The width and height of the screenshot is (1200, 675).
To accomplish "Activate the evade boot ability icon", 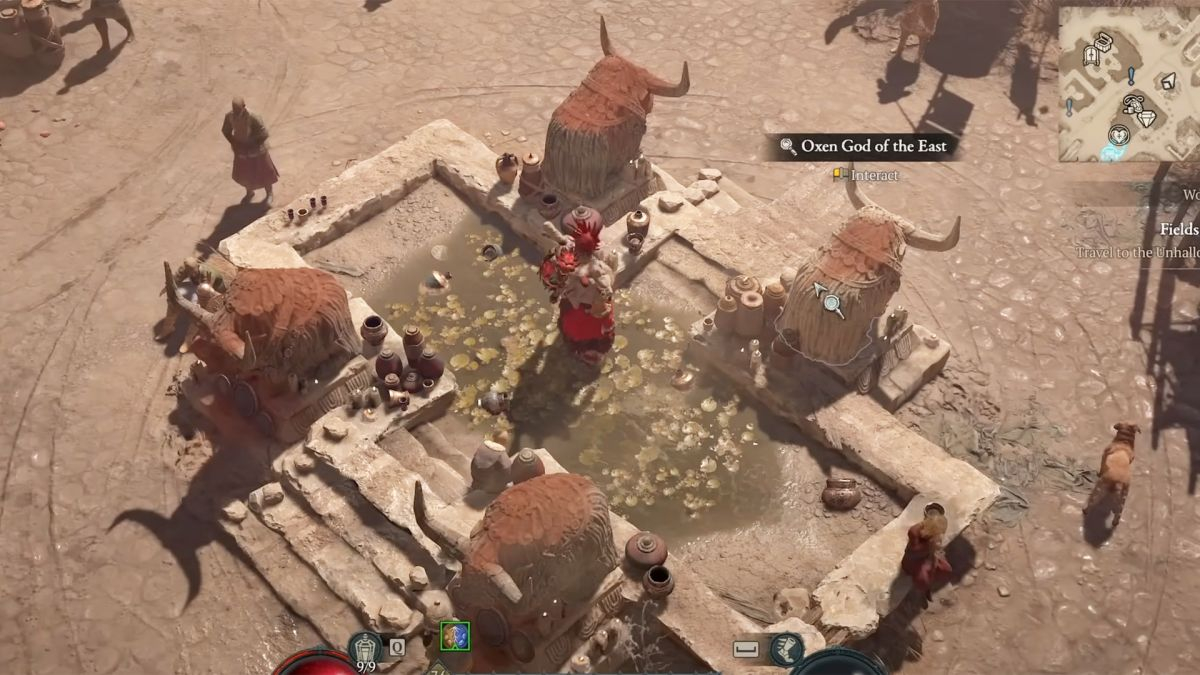I will (x=787, y=648).
